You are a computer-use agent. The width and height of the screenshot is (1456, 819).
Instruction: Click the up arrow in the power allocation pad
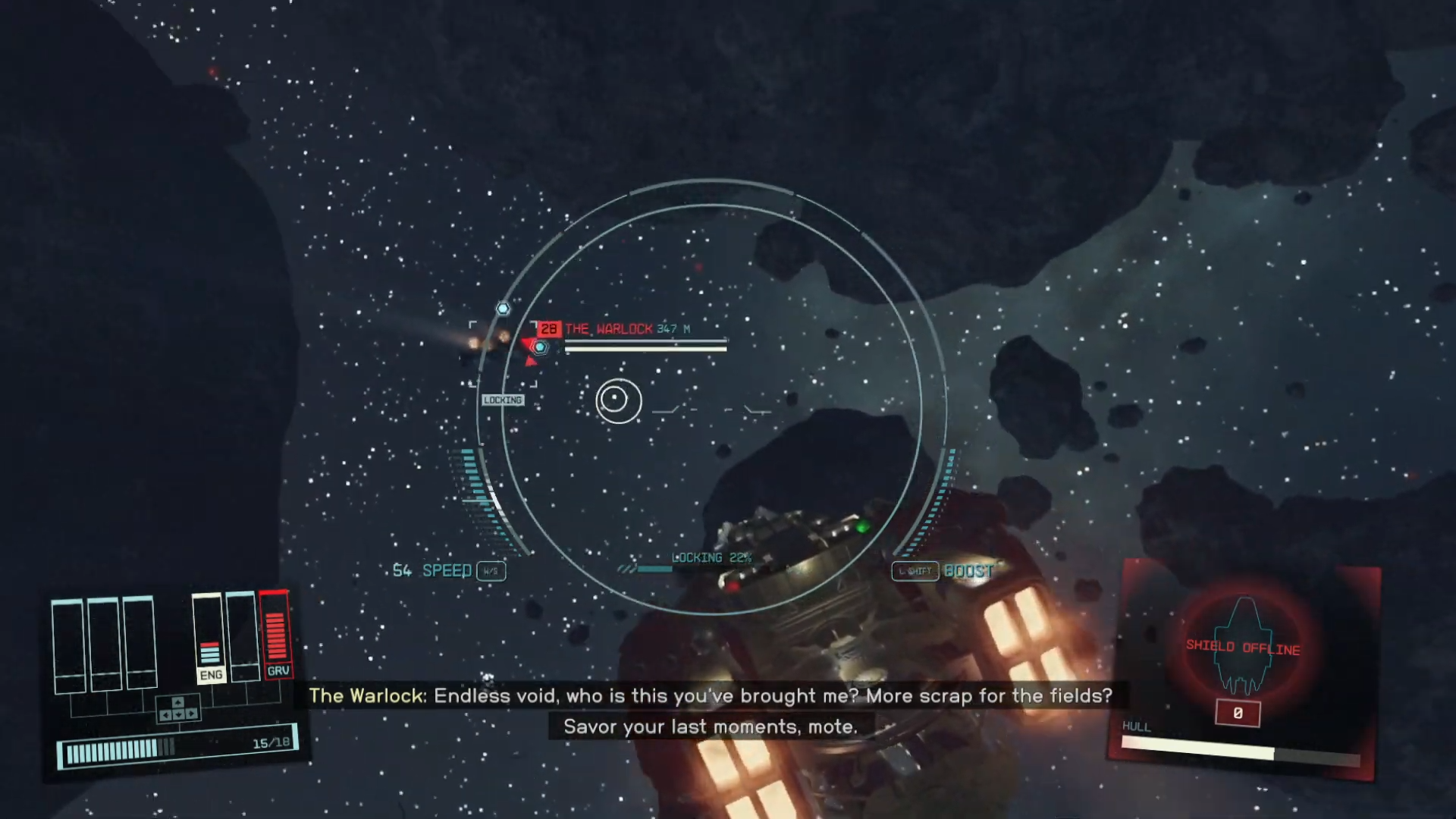point(178,702)
